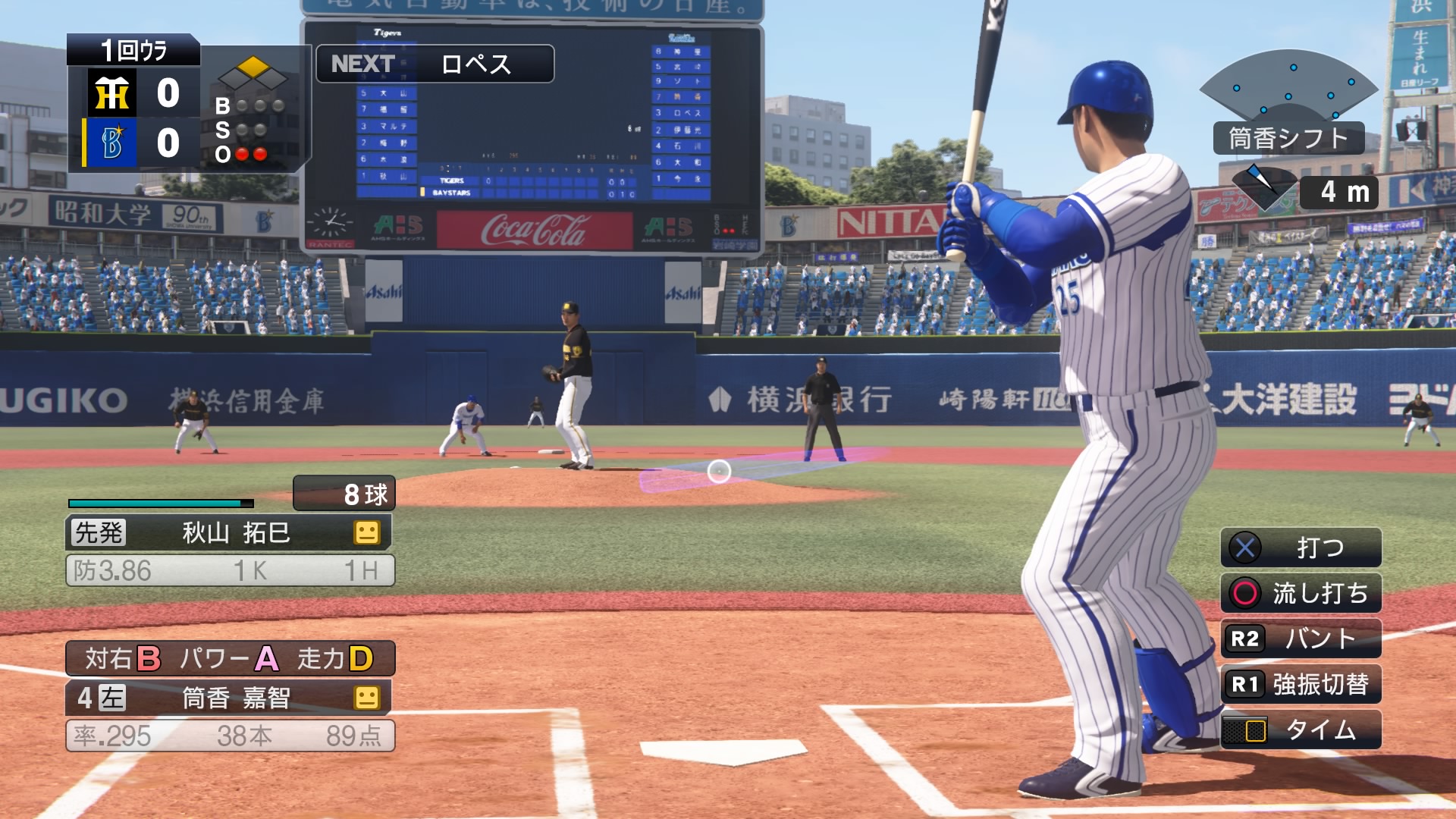Show the NEXT ロペス on-deck batter panel
Image resolution: width=1456 pixels, height=819 pixels.
pyautogui.click(x=435, y=64)
